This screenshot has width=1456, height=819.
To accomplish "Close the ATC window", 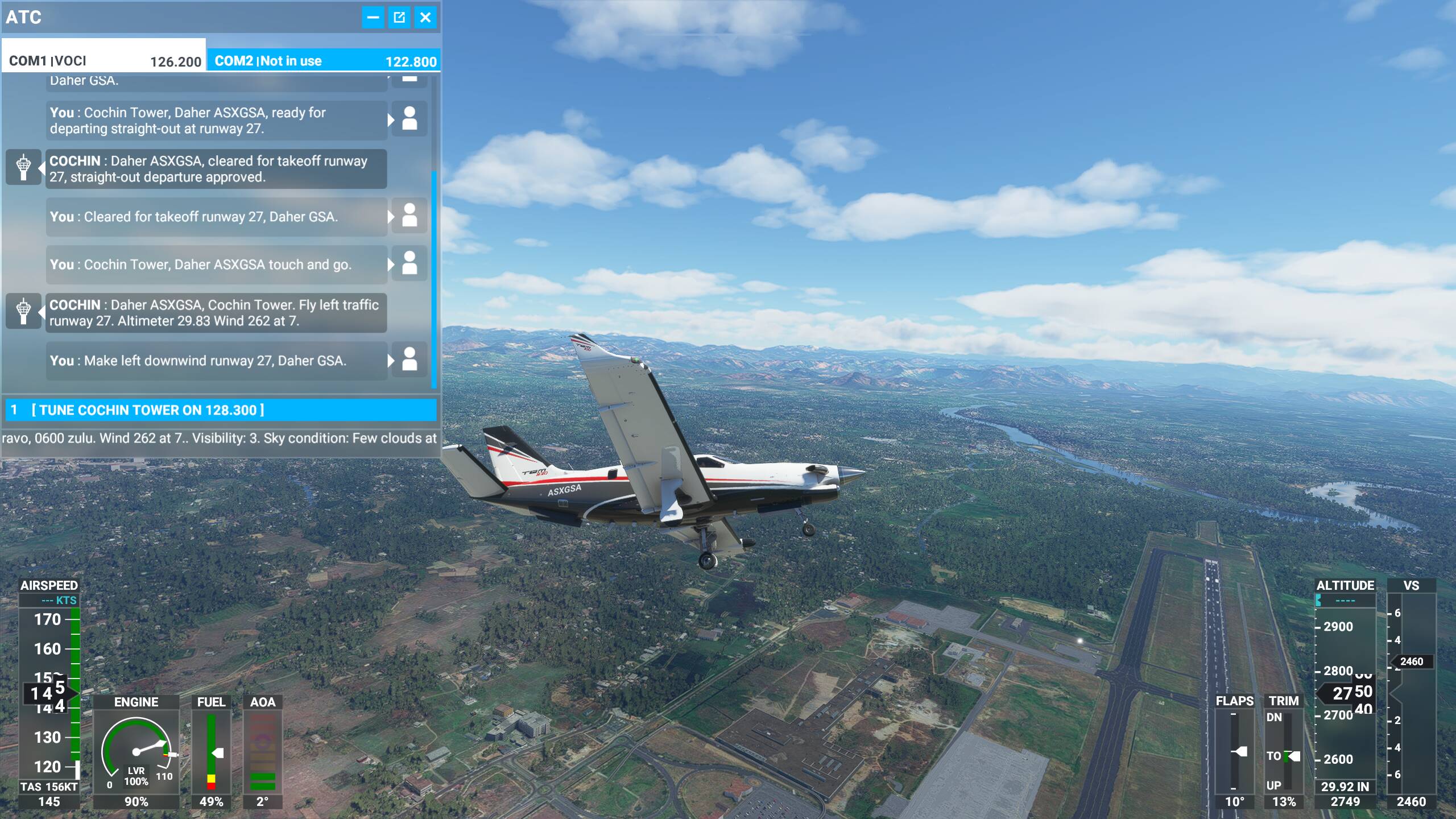I will [x=425, y=18].
